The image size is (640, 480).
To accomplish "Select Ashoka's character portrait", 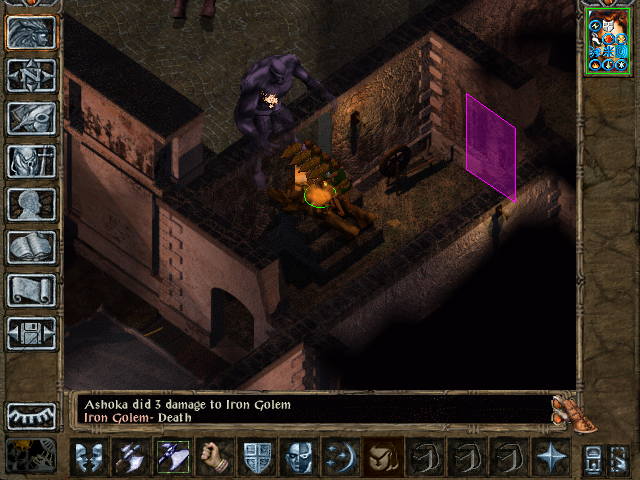I will (x=607, y=43).
